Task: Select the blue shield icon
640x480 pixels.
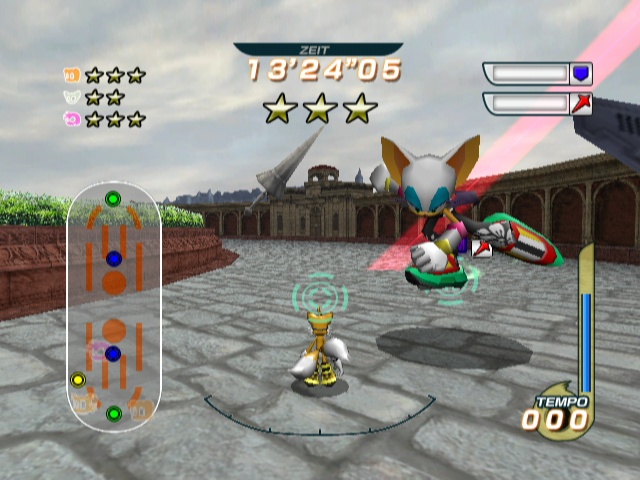Action: pyautogui.click(x=581, y=73)
